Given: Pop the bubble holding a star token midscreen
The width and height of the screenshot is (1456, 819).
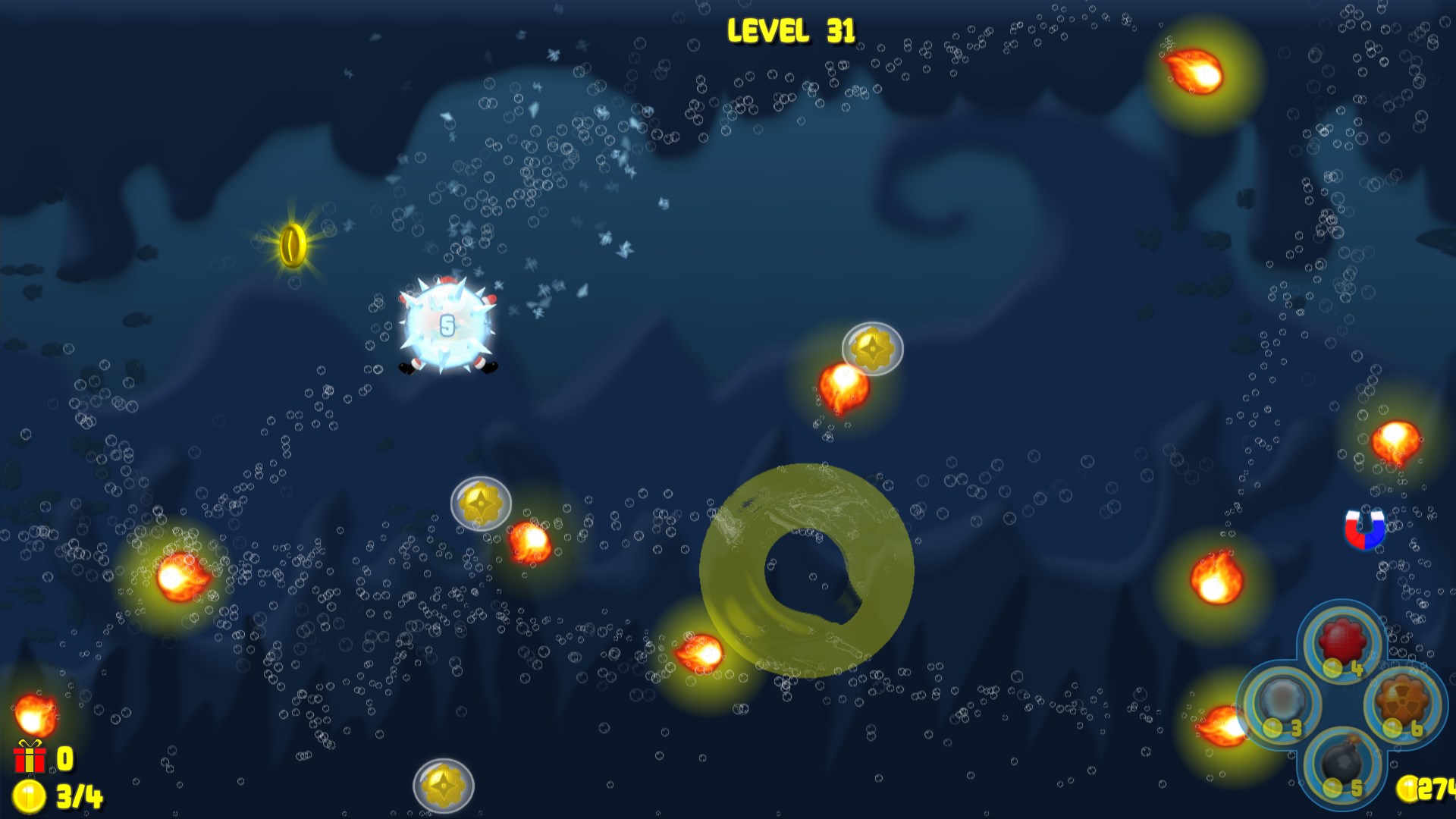Looking at the screenshot, I should coord(482,504).
